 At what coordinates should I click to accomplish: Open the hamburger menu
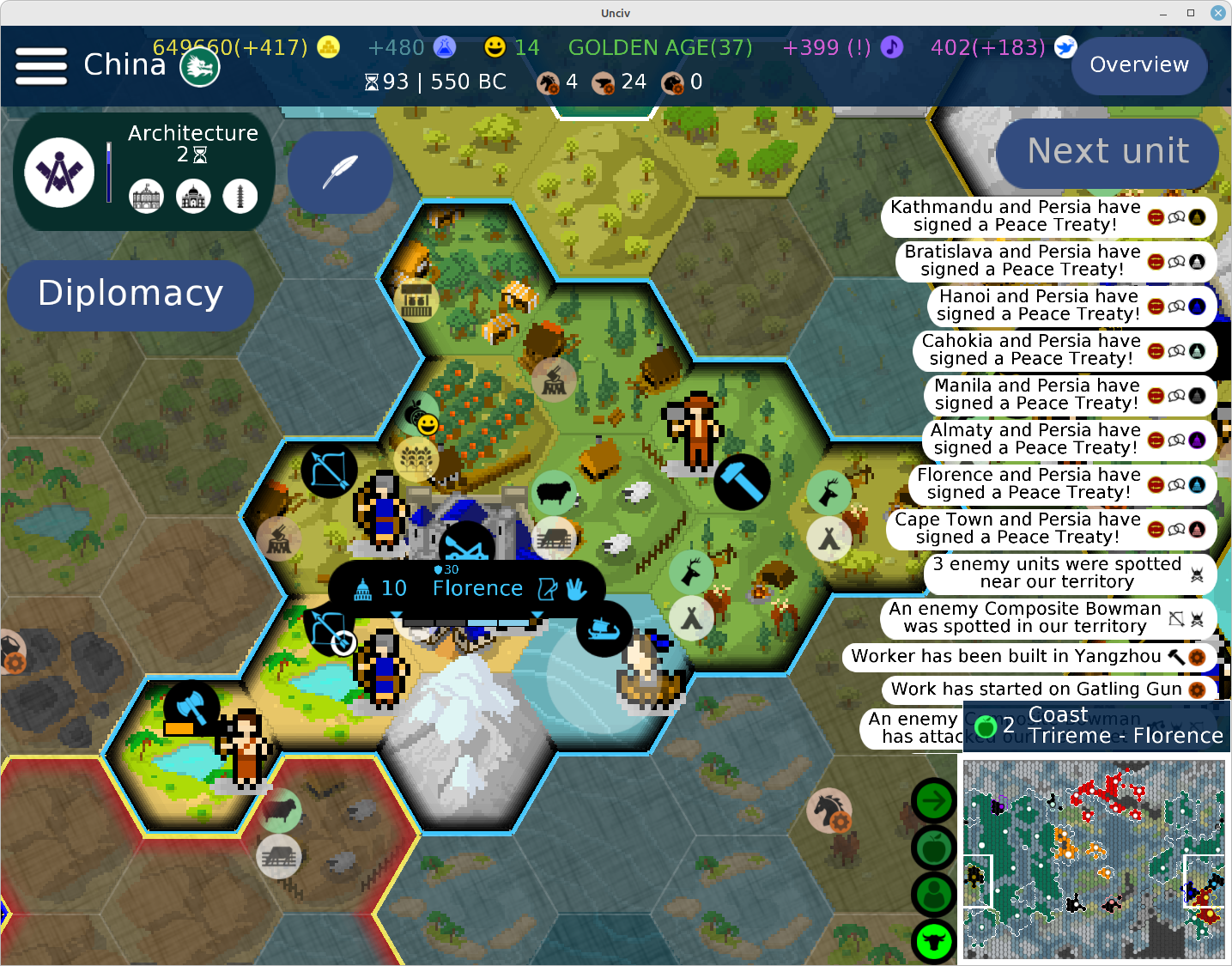(40, 64)
